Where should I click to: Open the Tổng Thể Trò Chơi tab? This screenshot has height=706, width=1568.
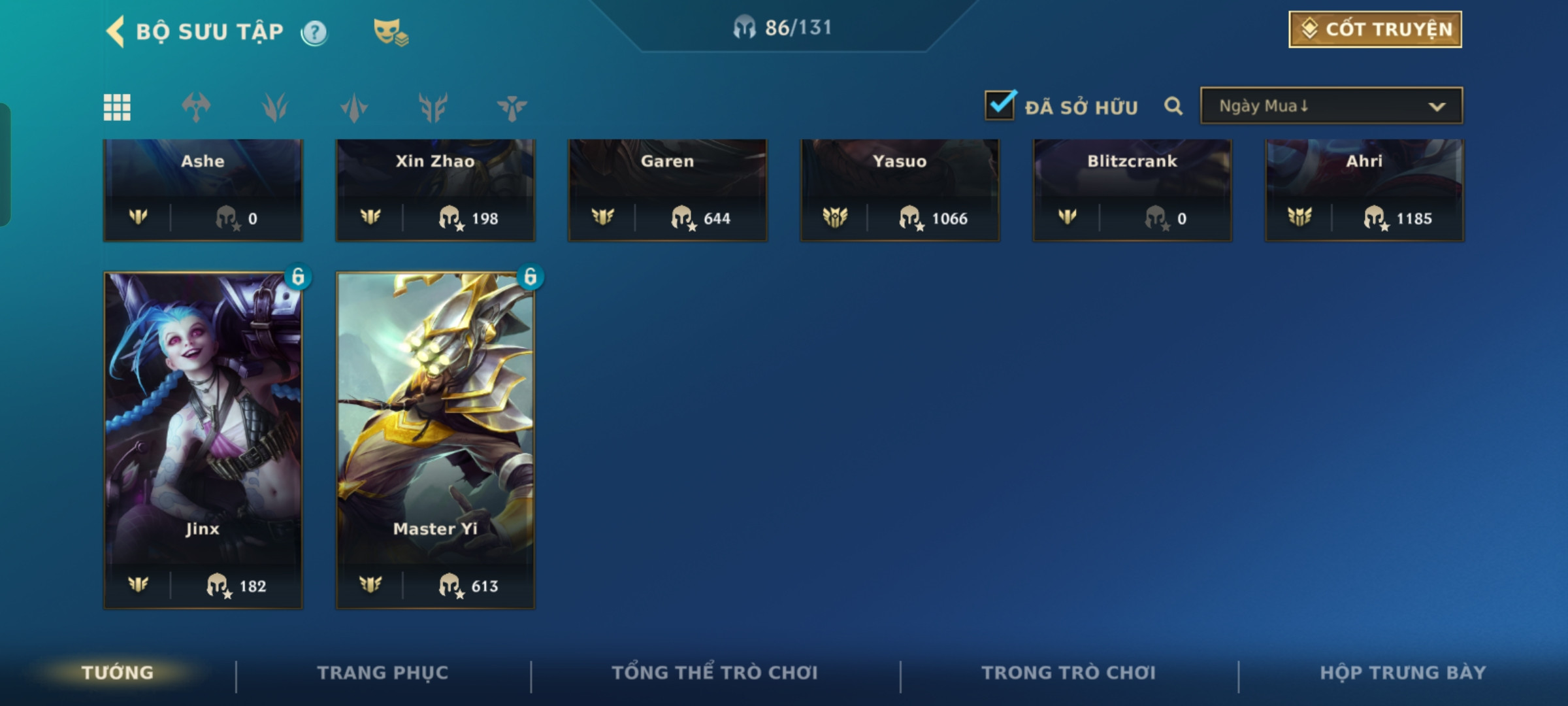point(715,673)
